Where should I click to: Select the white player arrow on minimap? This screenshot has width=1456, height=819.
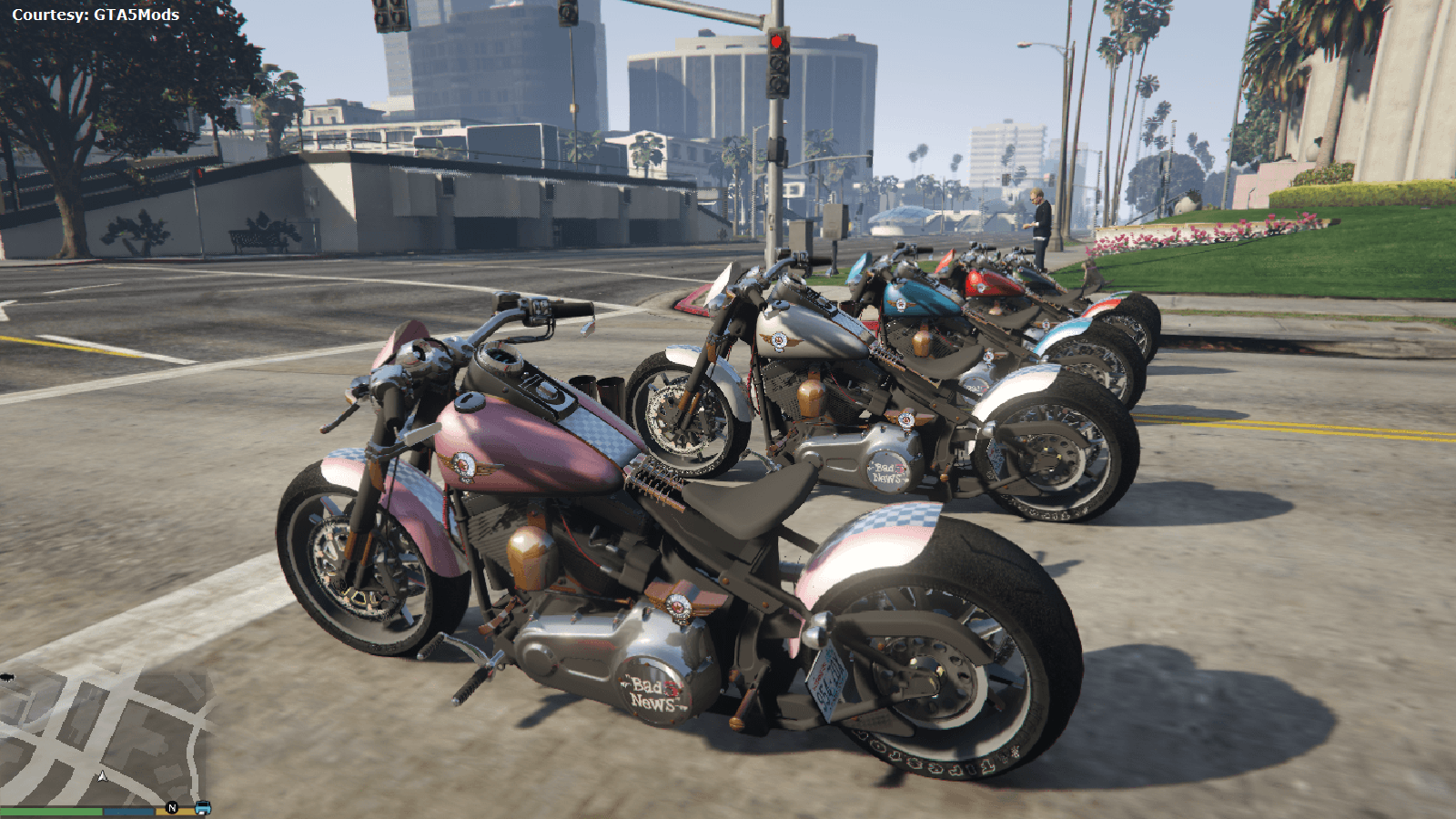tap(102, 775)
